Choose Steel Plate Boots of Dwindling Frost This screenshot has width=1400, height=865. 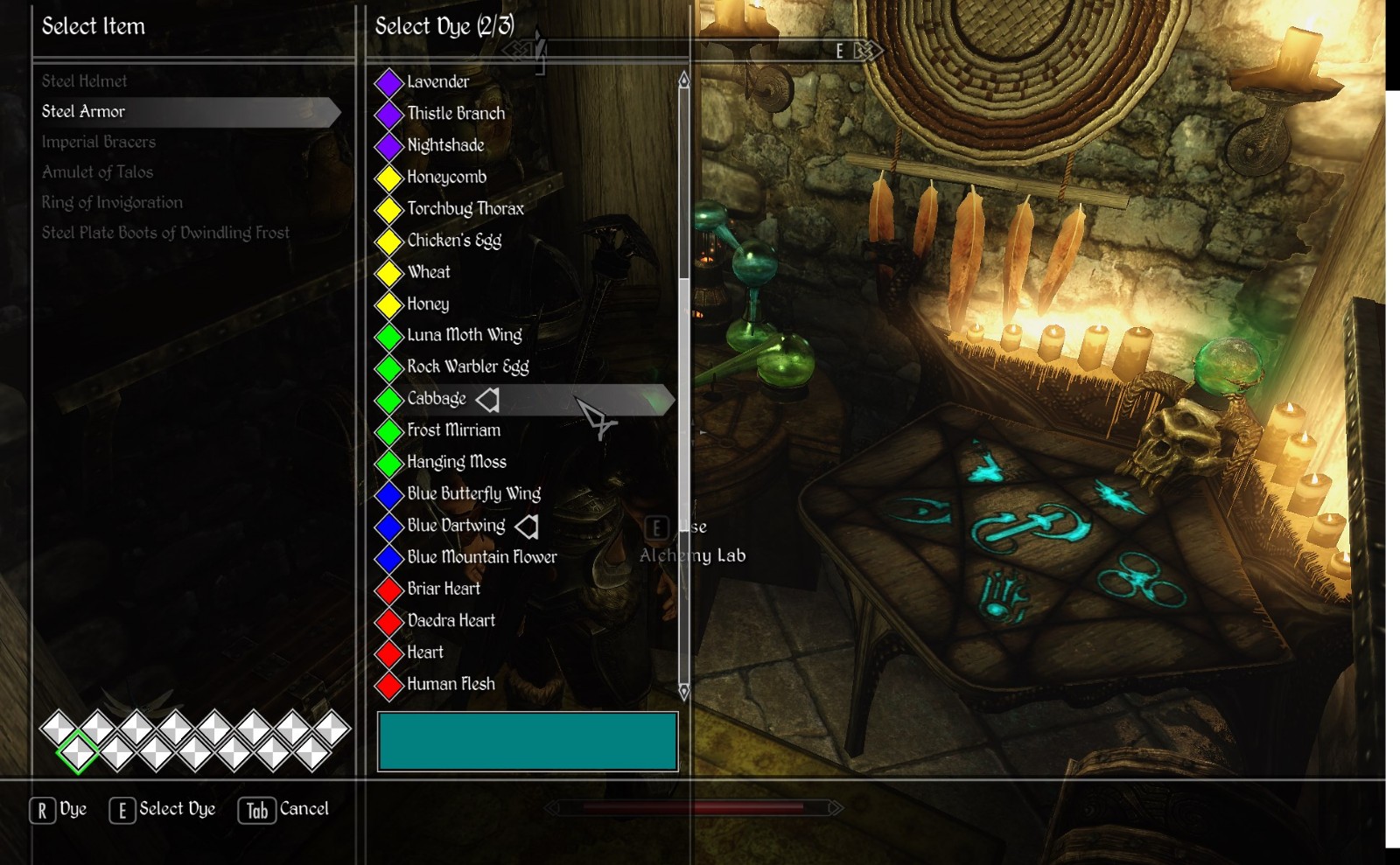tap(165, 233)
